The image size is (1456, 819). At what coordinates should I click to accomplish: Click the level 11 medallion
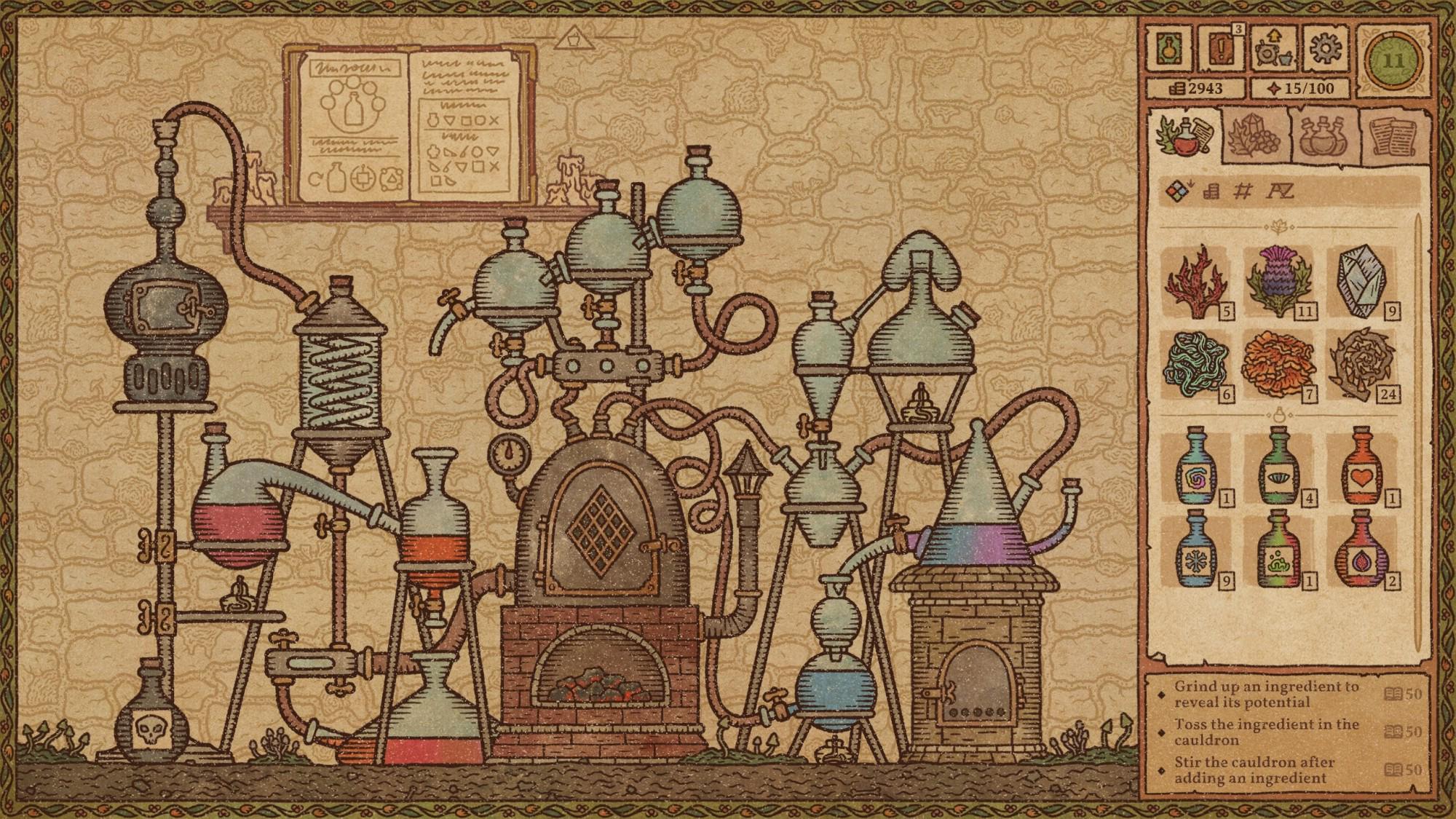coord(1394,62)
